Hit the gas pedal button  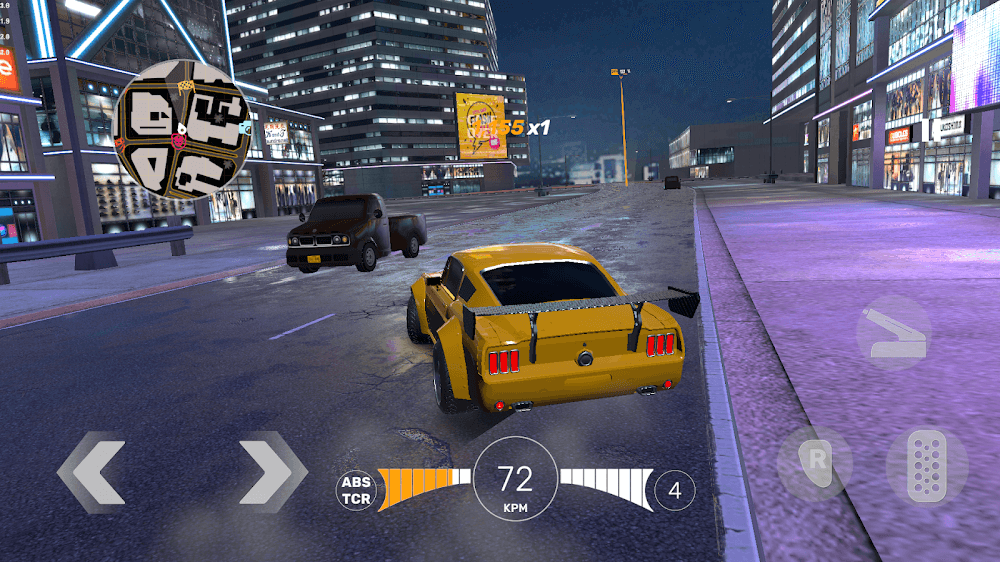pos(927,465)
